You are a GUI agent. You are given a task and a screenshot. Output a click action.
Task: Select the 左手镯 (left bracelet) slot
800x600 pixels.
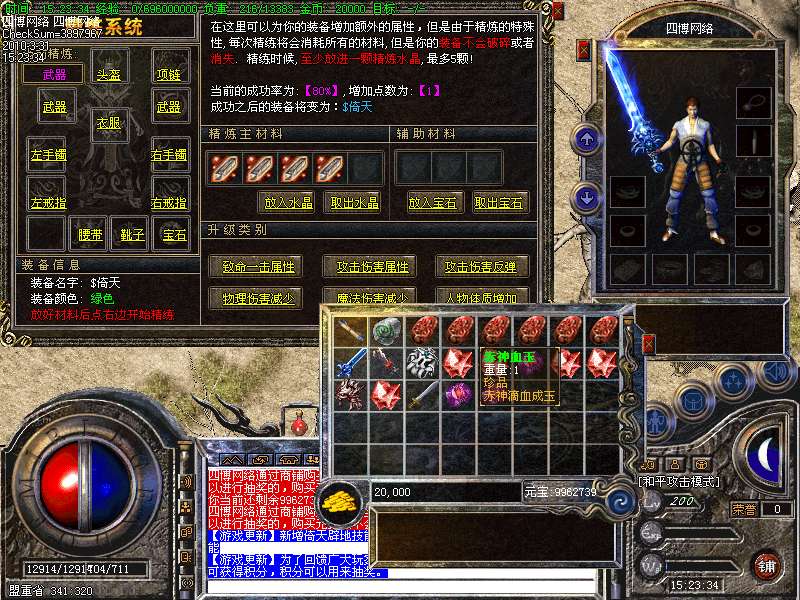pyautogui.click(x=47, y=155)
